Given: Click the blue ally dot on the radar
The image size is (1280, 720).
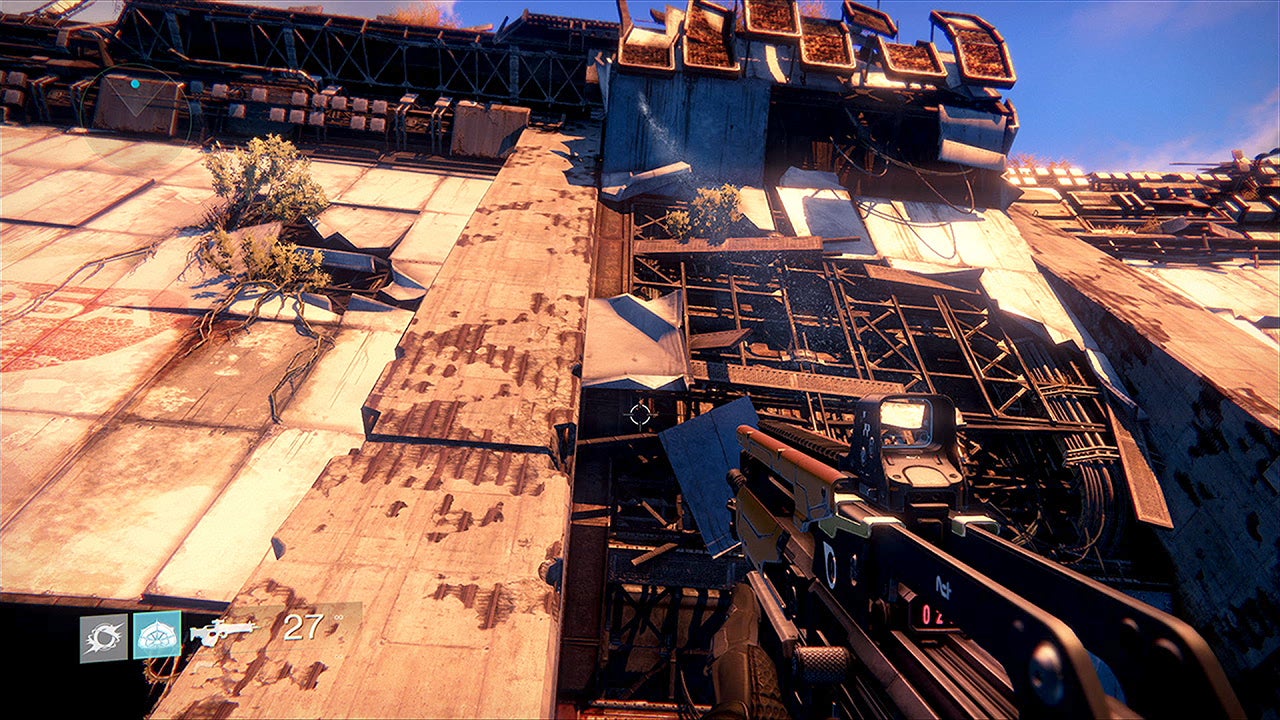Looking at the screenshot, I should [135, 84].
